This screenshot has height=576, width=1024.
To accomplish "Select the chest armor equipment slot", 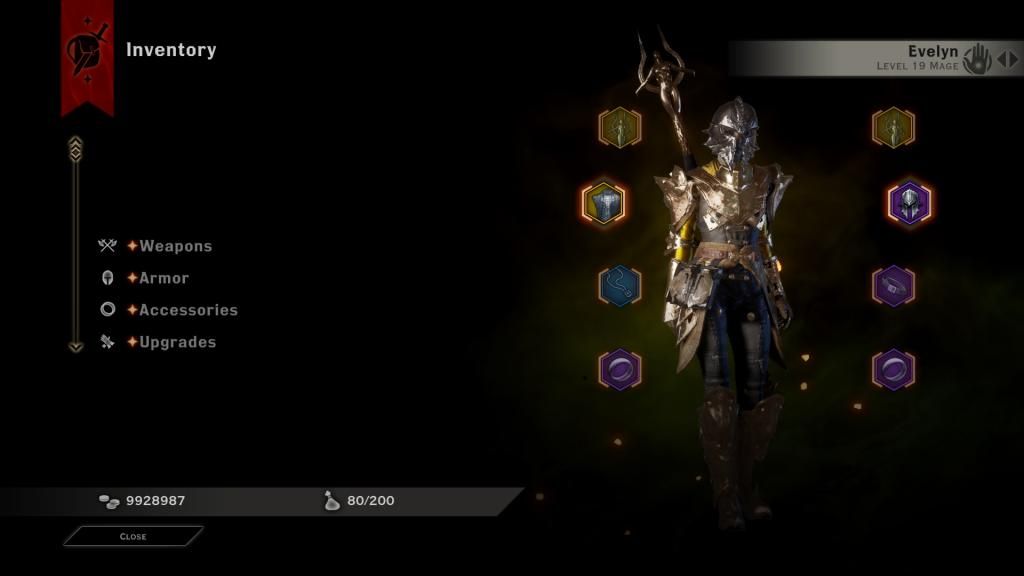I will 604,203.
